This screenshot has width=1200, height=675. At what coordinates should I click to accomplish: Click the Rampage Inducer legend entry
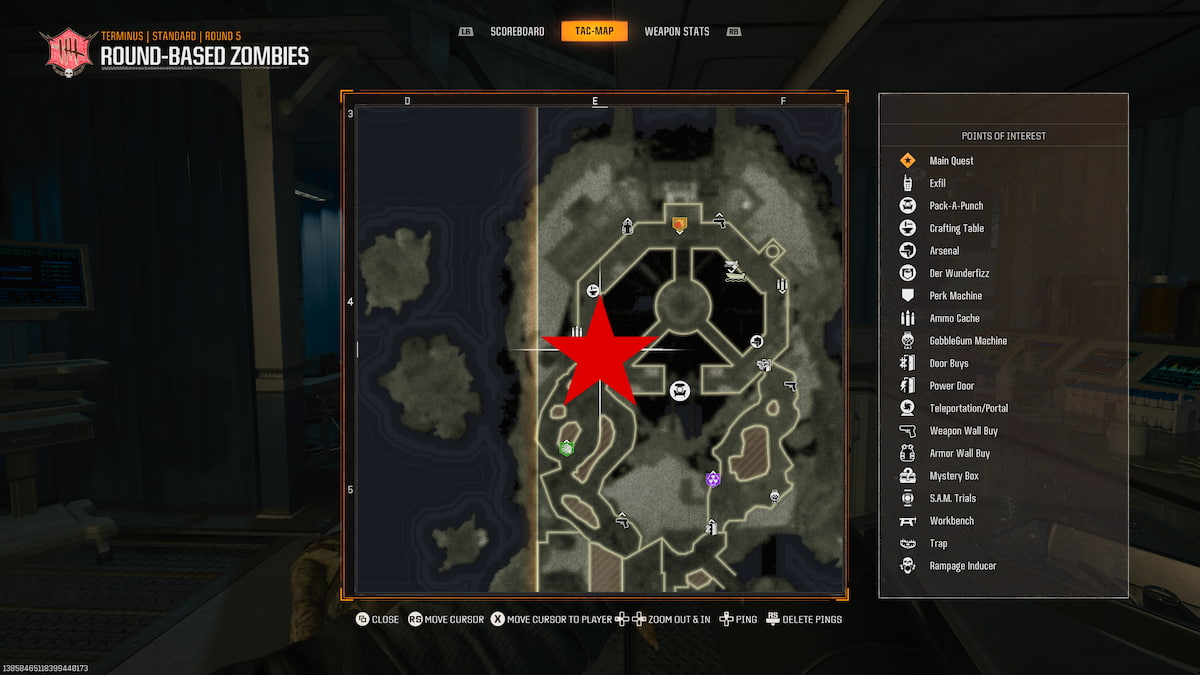[962, 566]
